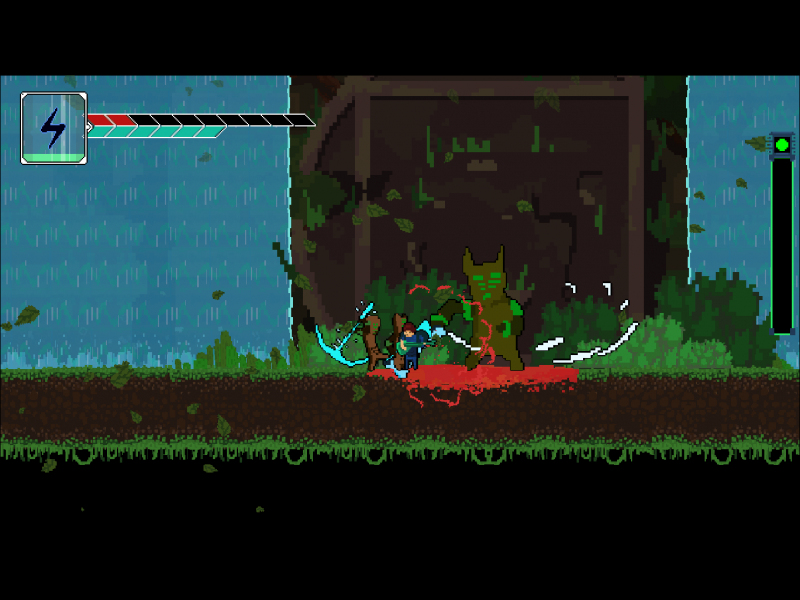Click the green orb atop the vertical gauge
800x600 pixels.
(782, 145)
